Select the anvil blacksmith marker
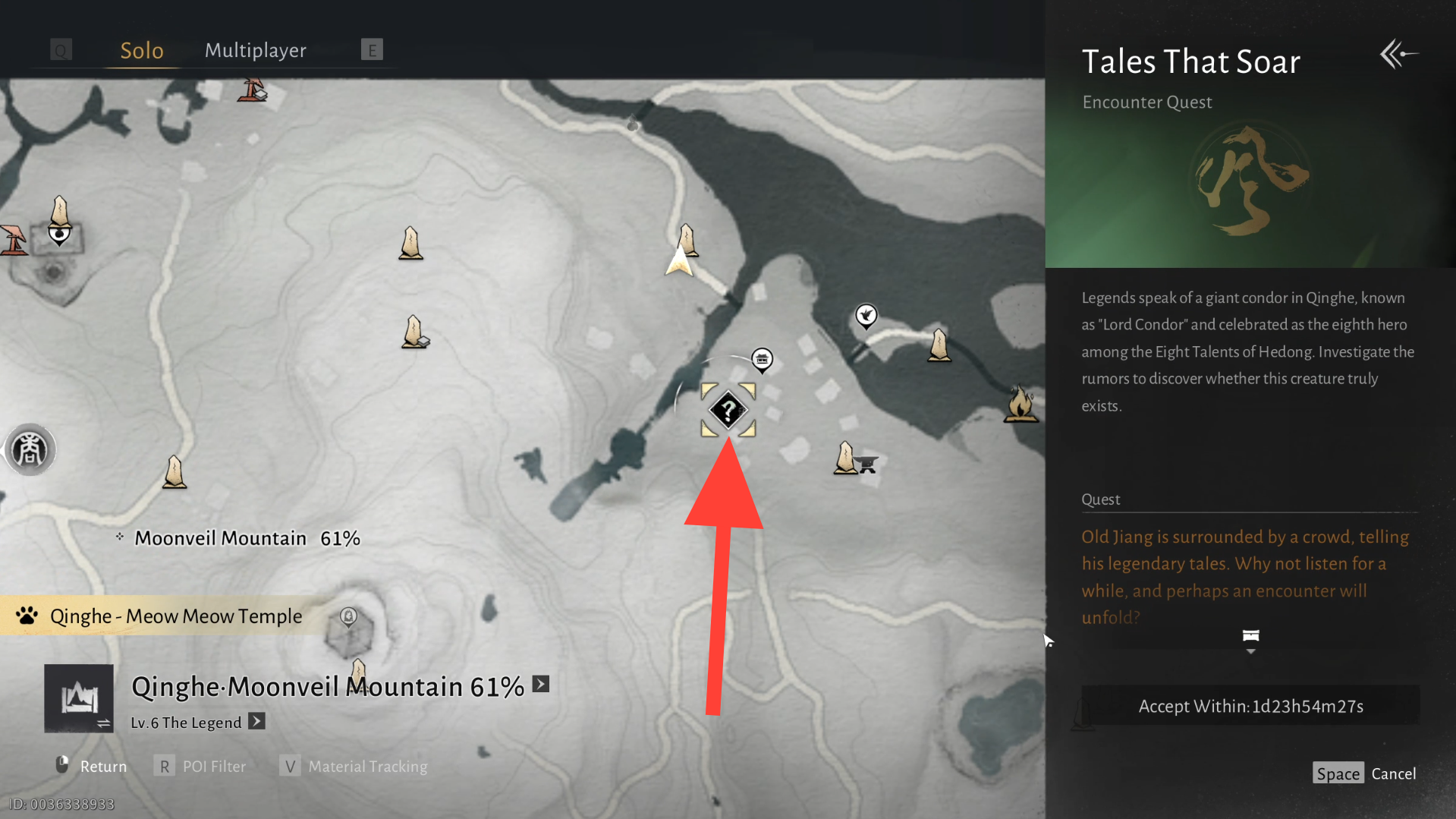This screenshot has width=1456, height=819. [867, 463]
